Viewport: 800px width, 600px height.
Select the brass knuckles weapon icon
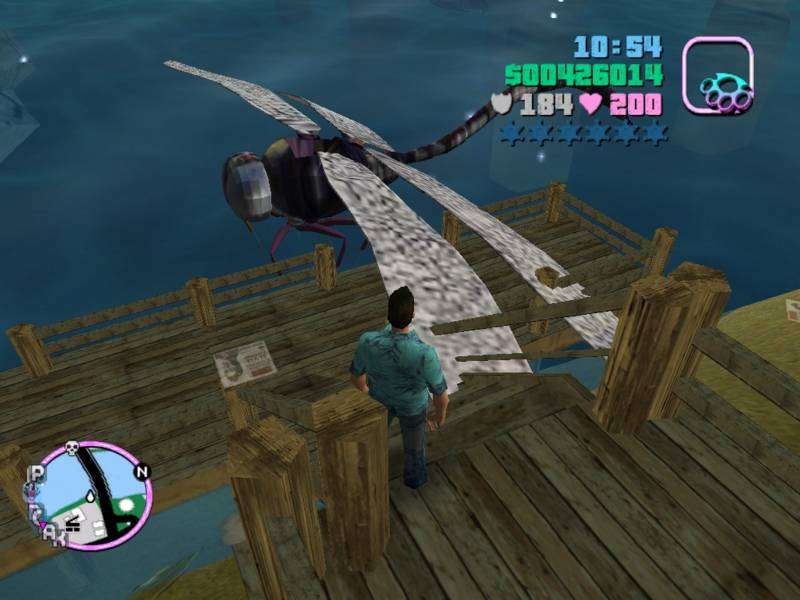718,75
